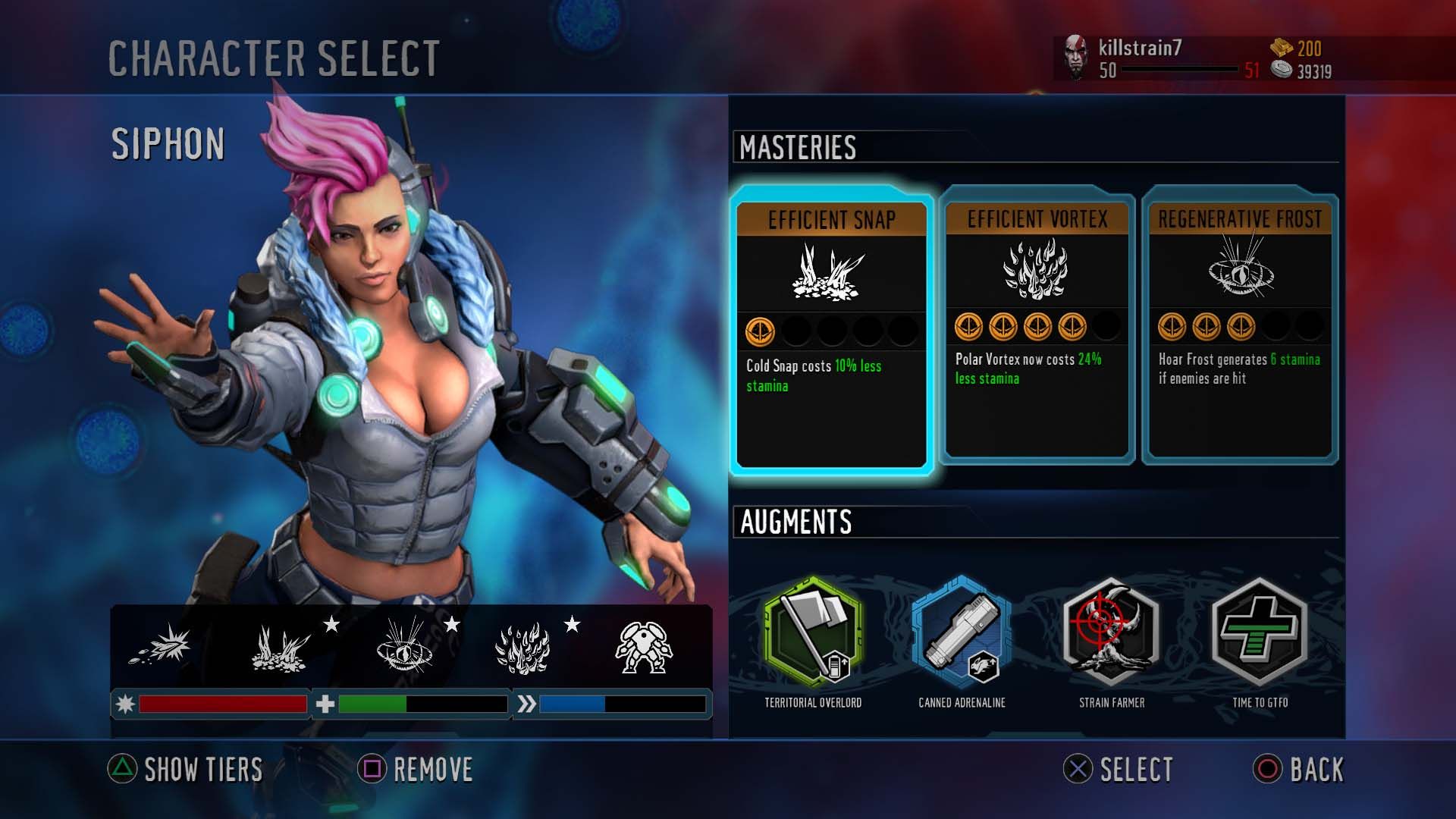Viewport: 1456px width, 819px height.
Task: Select the Polar Vortex flame ability icon
Action: click(x=522, y=648)
